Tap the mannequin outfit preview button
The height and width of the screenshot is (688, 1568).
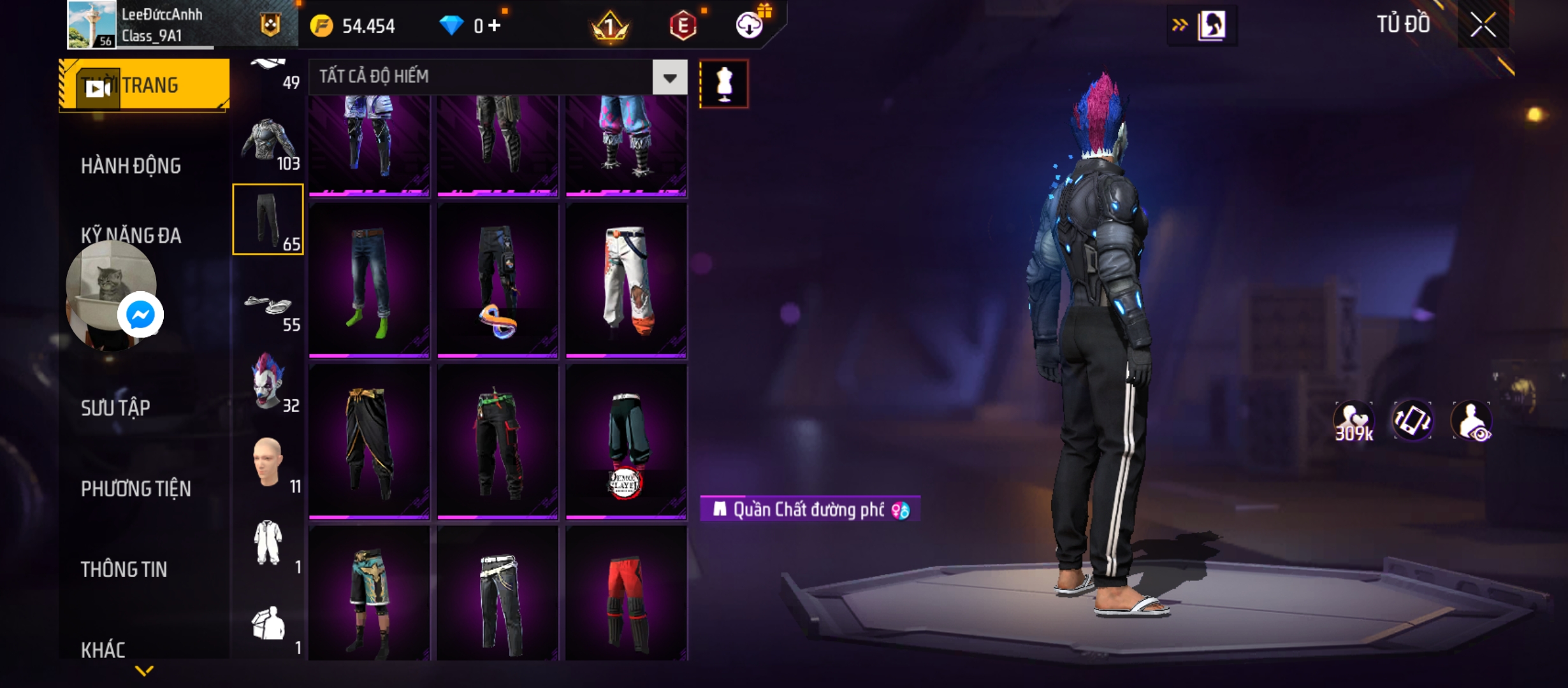coord(723,84)
